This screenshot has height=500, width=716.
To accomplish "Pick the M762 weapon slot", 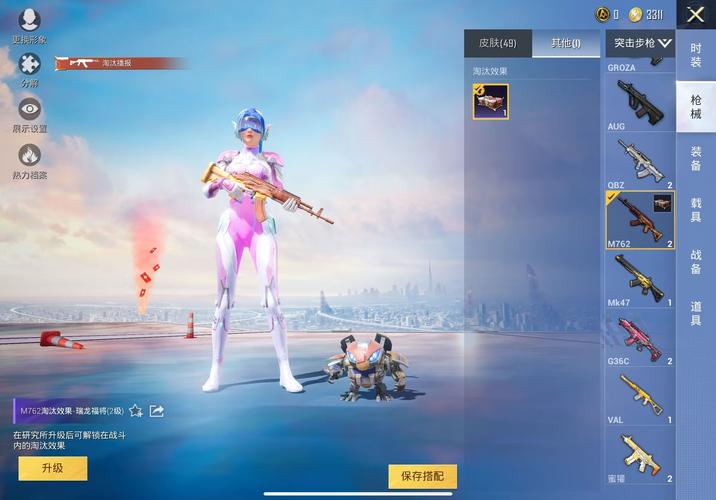I will tap(640, 219).
